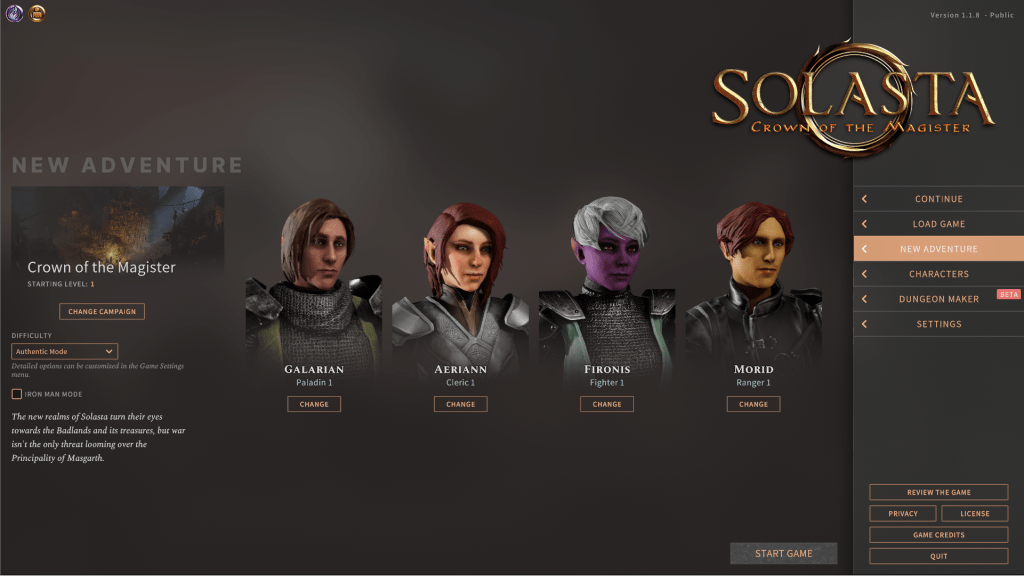Select Load Game from the menu
This screenshot has height=576, width=1024.
tap(938, 224)
